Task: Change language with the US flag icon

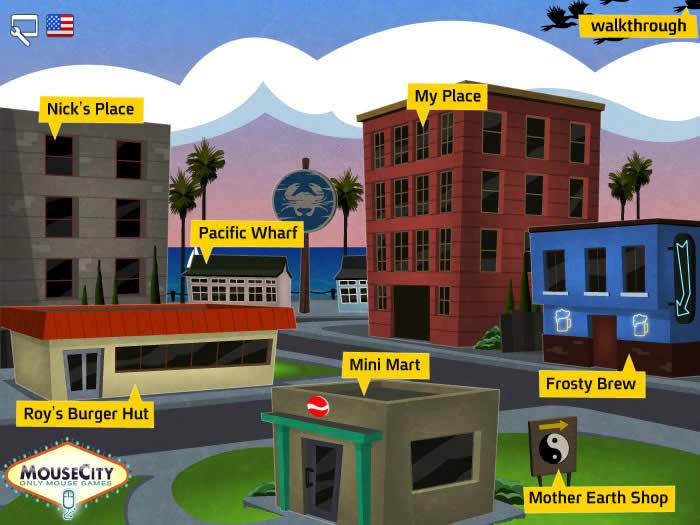Action: [x=60, y=25]
